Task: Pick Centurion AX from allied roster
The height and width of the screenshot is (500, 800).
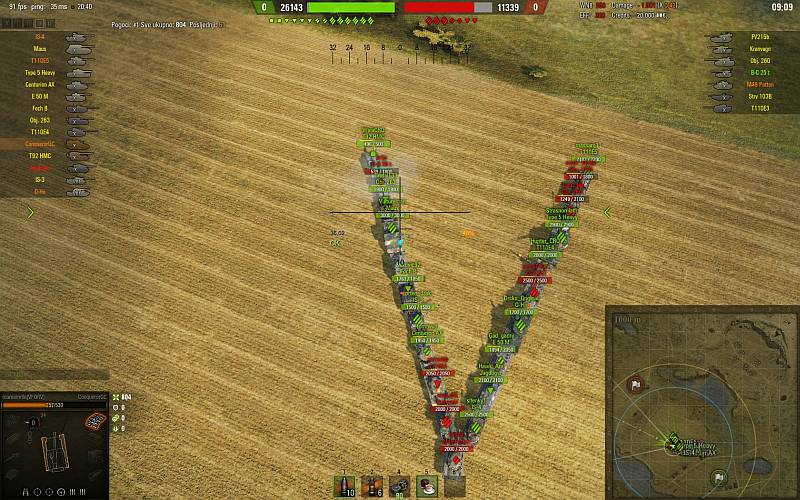Action: 42,84
